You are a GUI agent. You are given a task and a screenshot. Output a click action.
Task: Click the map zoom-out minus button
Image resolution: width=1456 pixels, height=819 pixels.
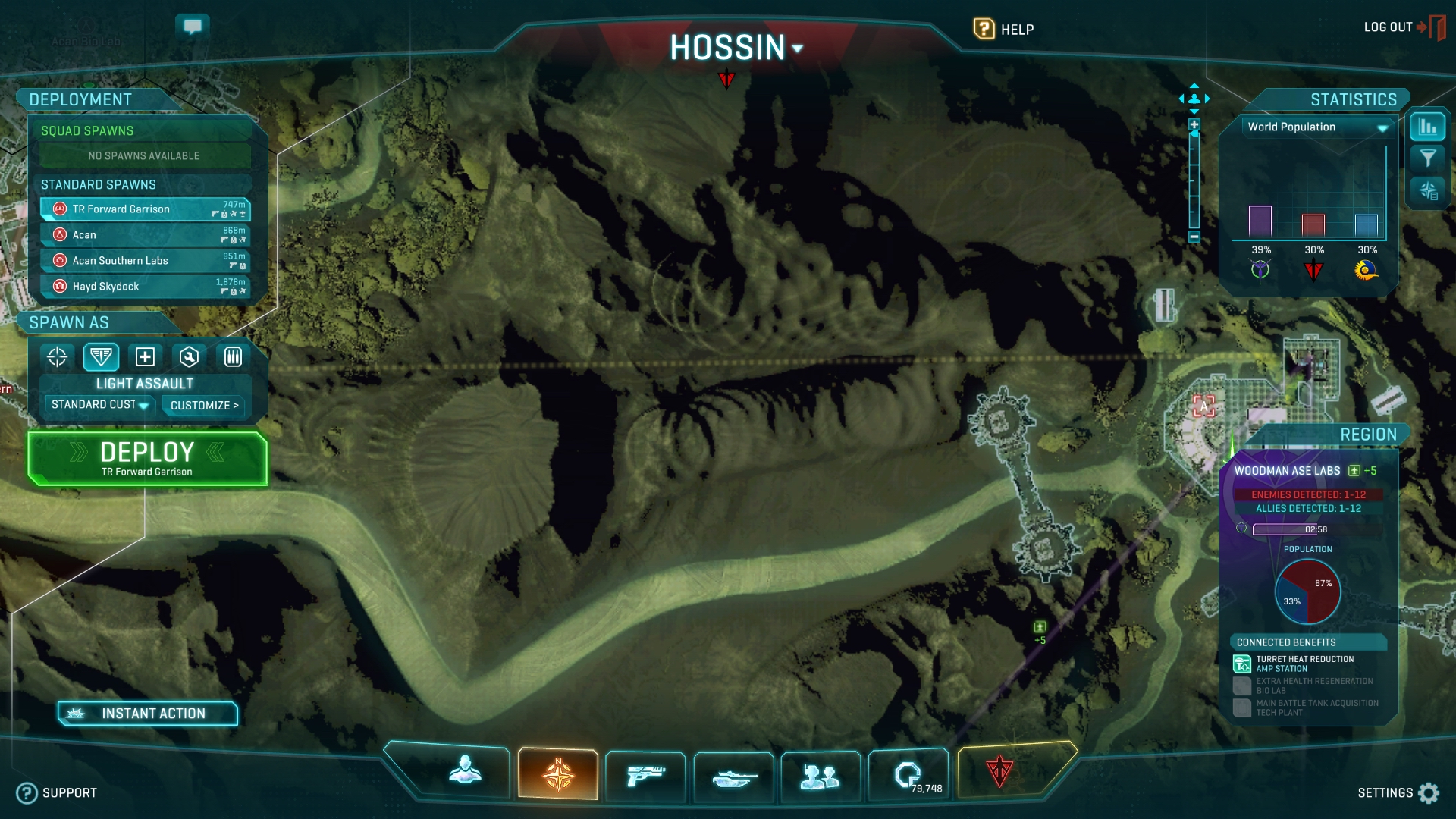click(1194, 237)
